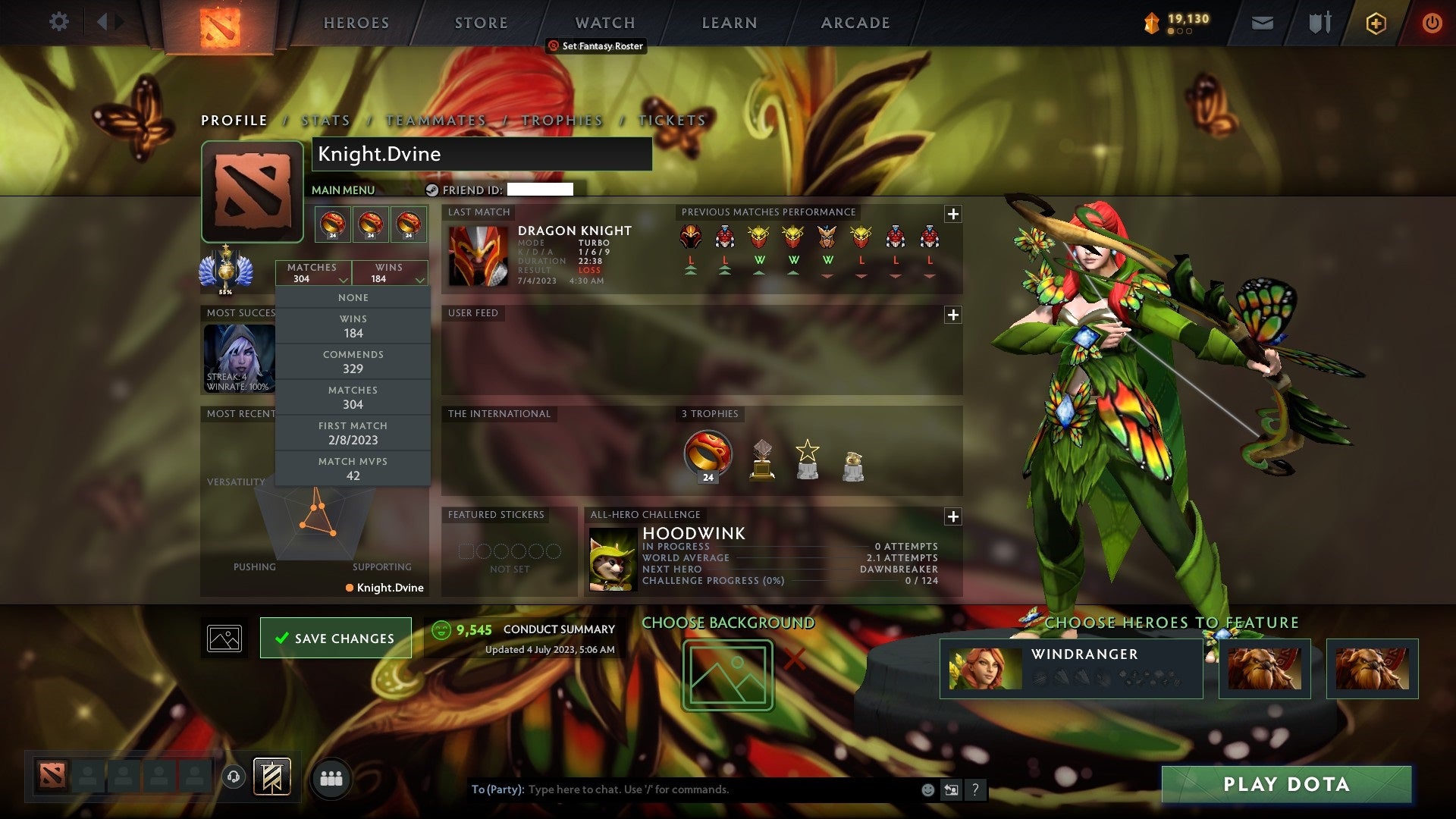Click the help question mark icon
This screenshot has height=819, width=1456.
975,789
